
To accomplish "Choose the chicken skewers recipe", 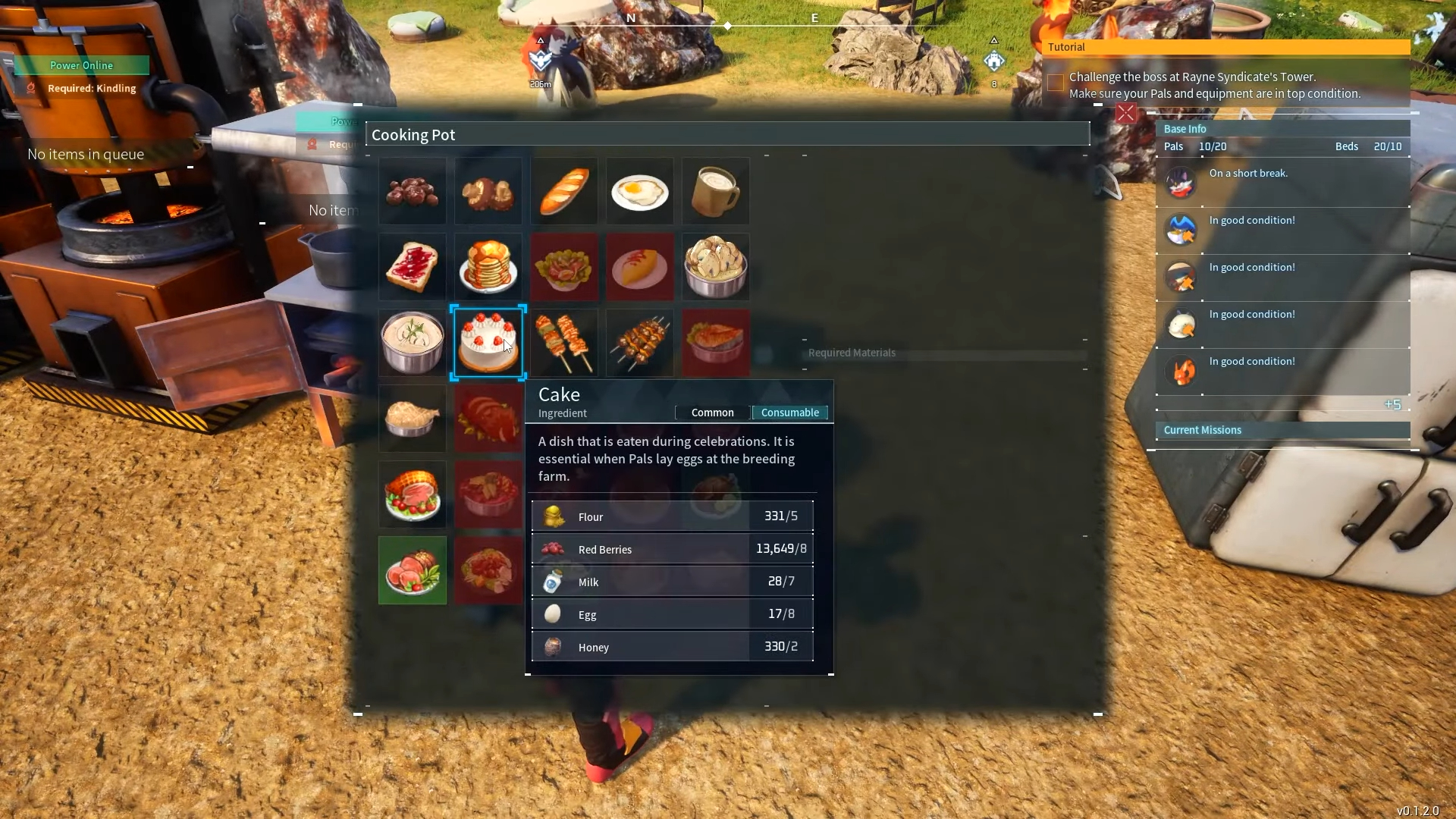I will (563, 343).
